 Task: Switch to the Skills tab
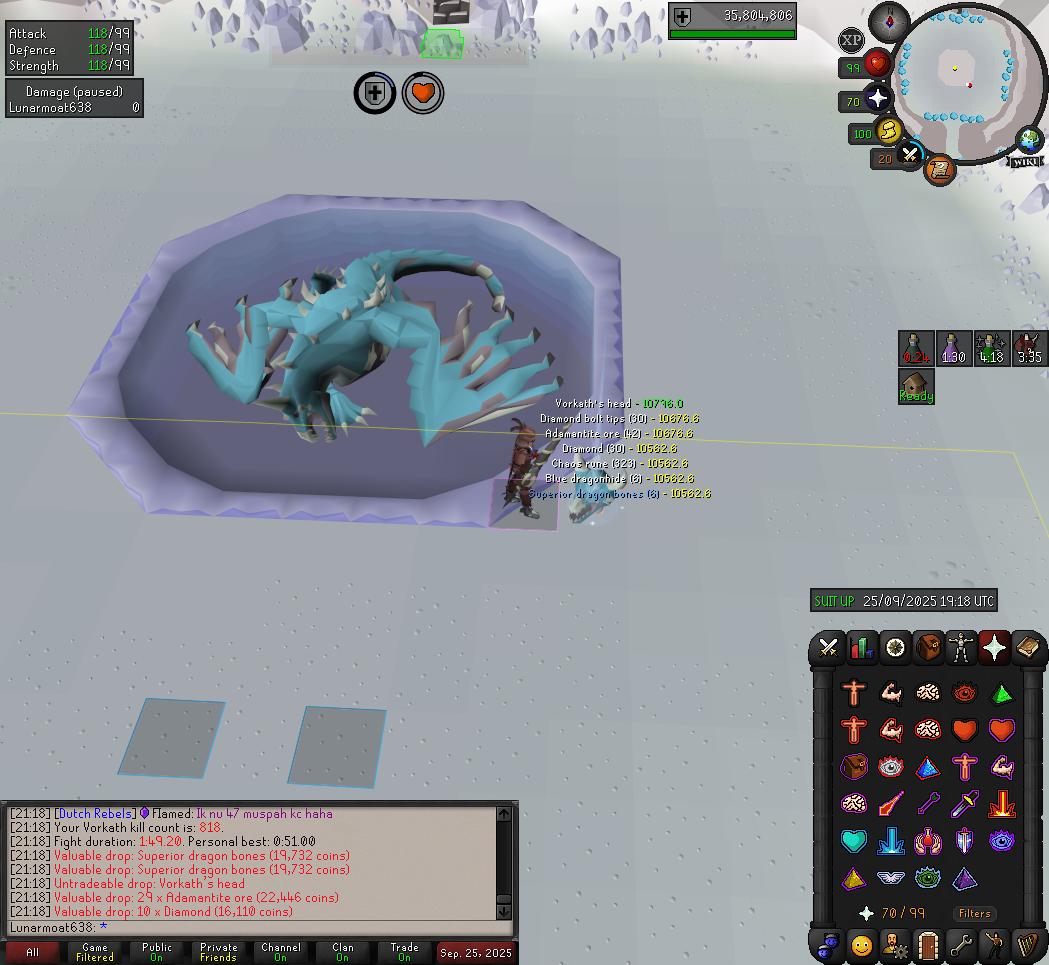pos(861,648)
